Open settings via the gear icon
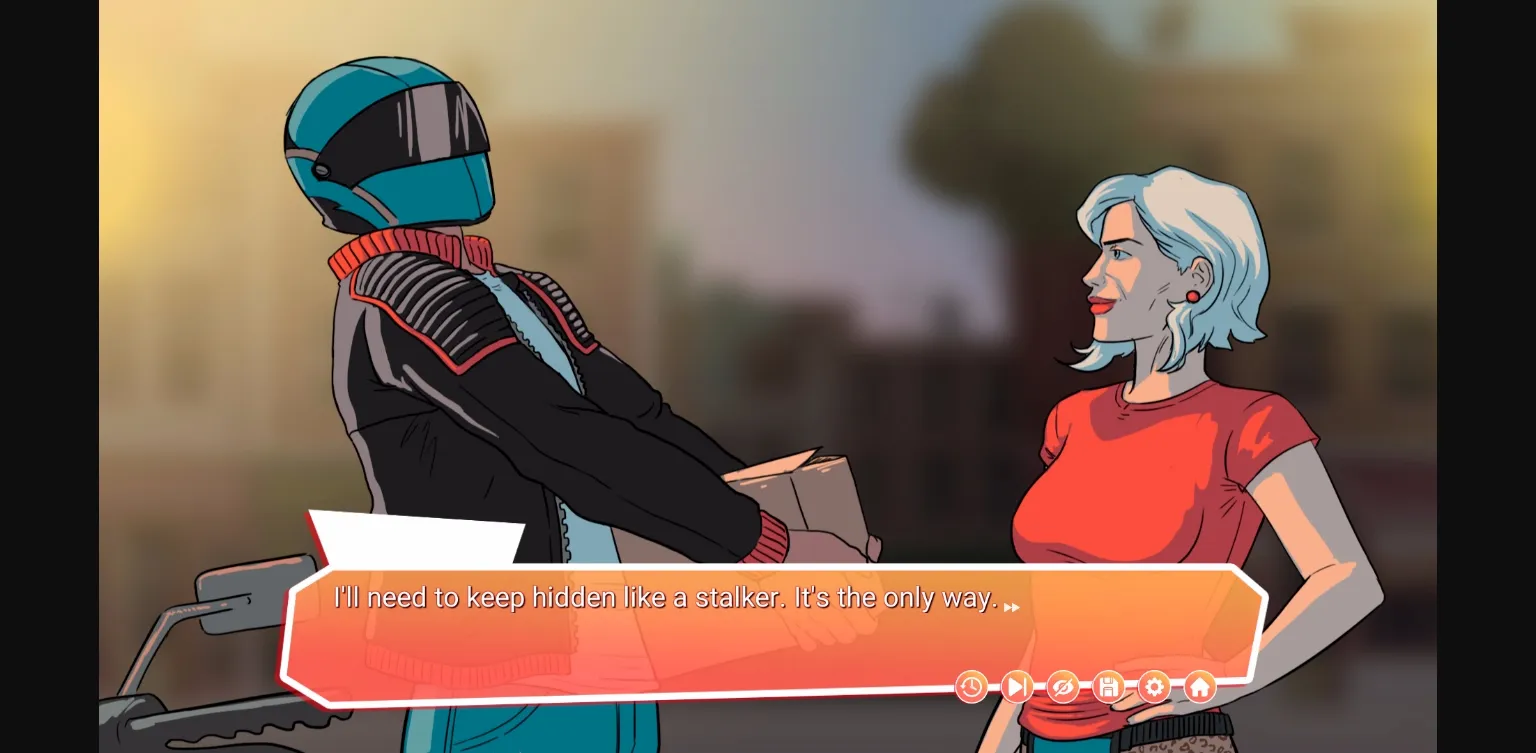Viewport: 1536px width, 753px height. (1154, 687)
